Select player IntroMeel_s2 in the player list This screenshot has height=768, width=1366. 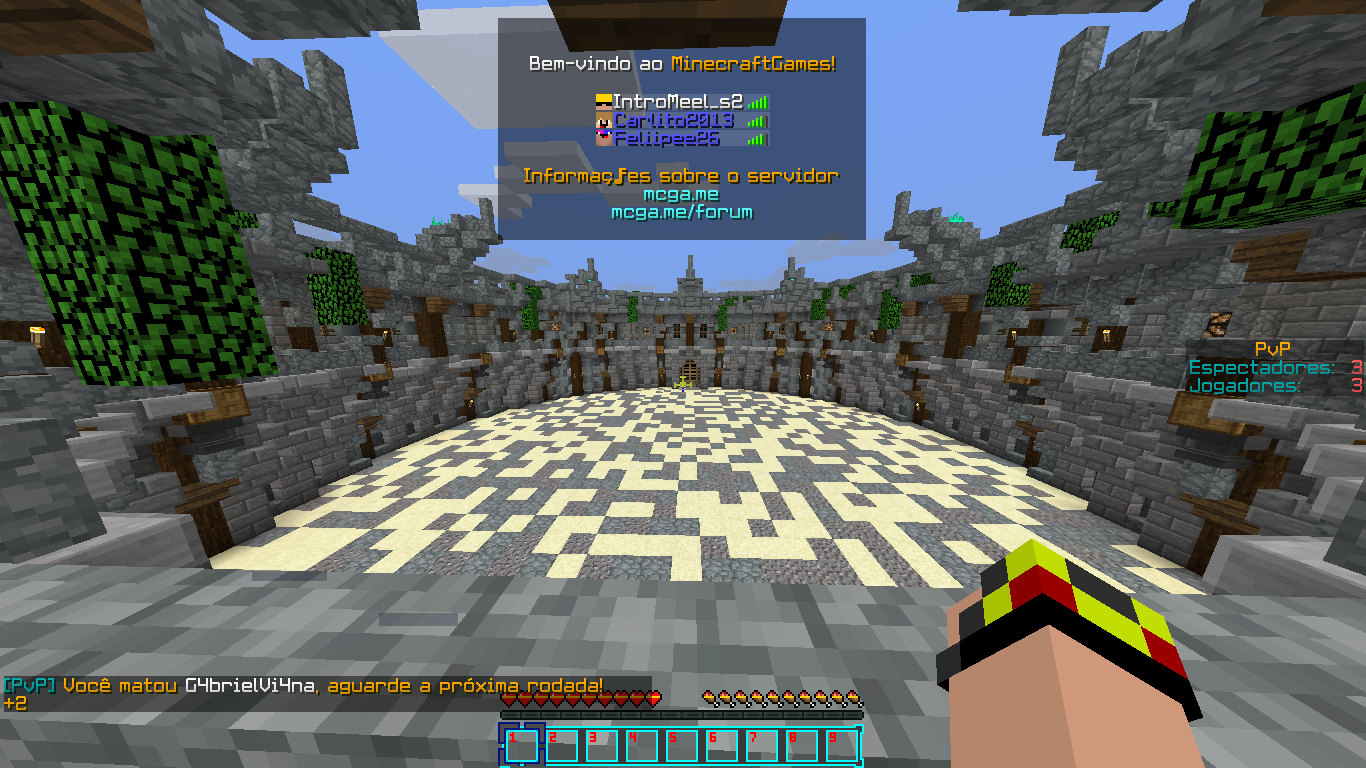(x=677, y=101)
